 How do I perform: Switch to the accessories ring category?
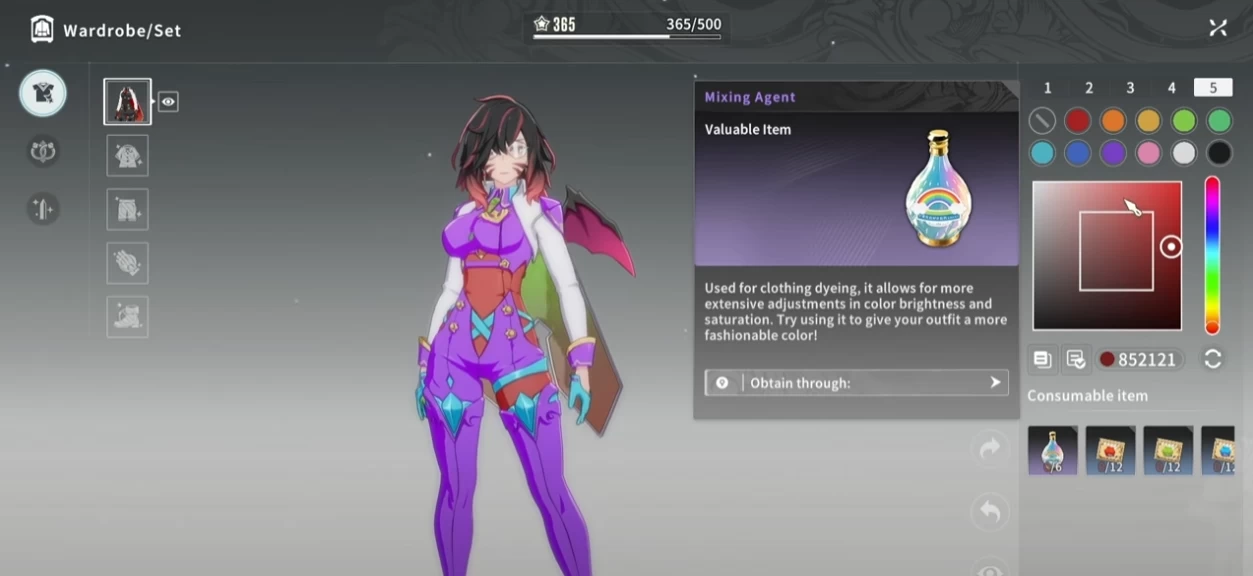pyautogui.click(x=43, y=151)
